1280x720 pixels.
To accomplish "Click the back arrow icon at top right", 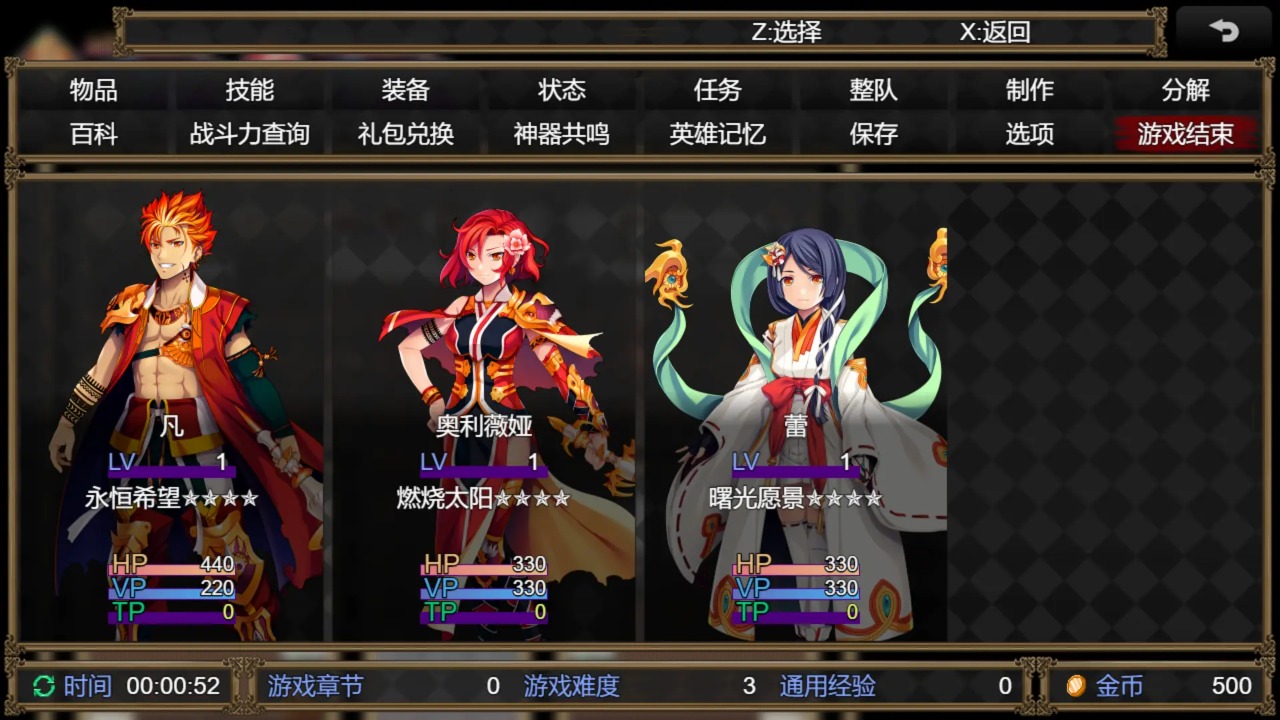I will [x=1226, y=30].
